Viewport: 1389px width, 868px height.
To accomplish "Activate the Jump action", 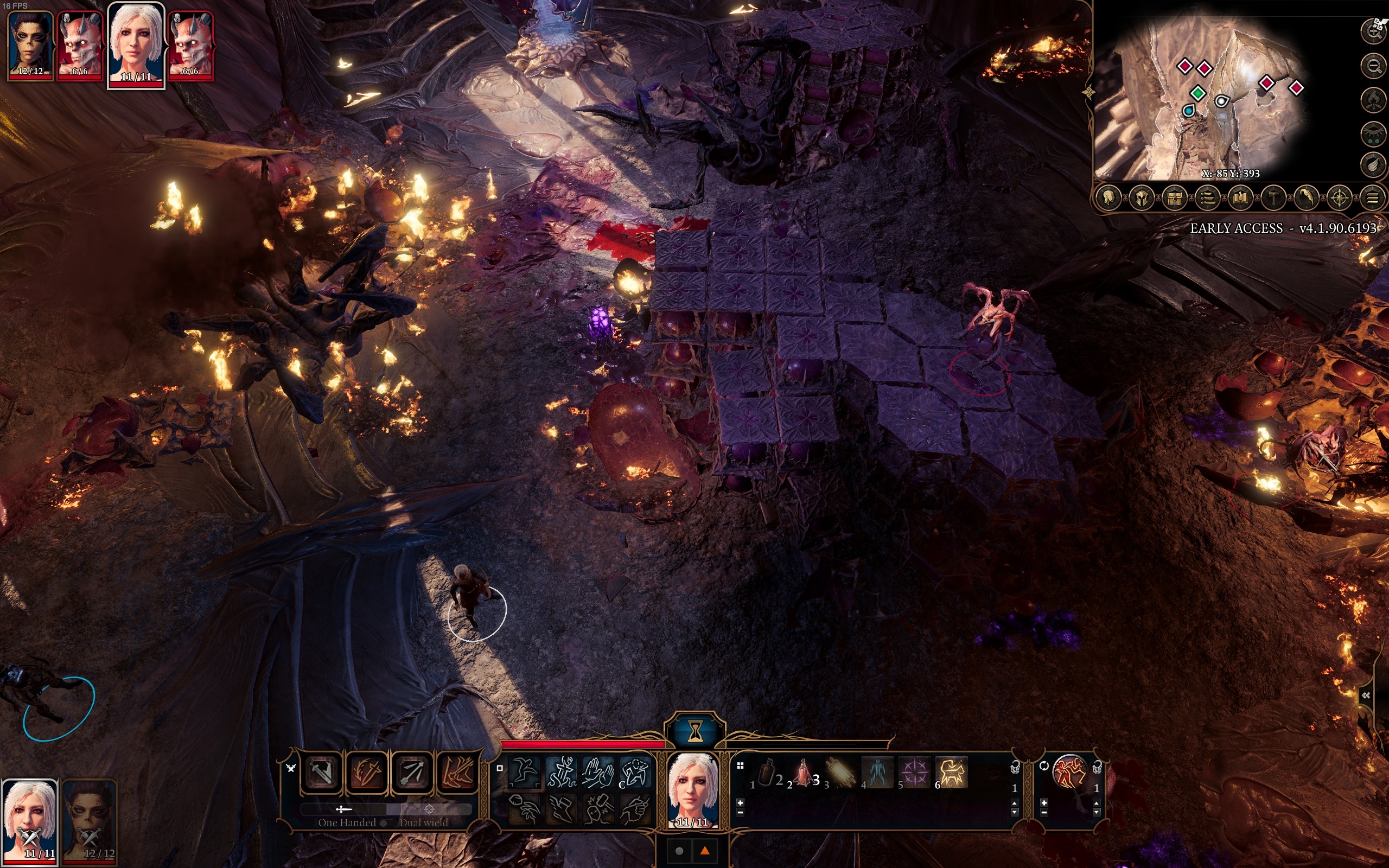I will click(524, 771).
